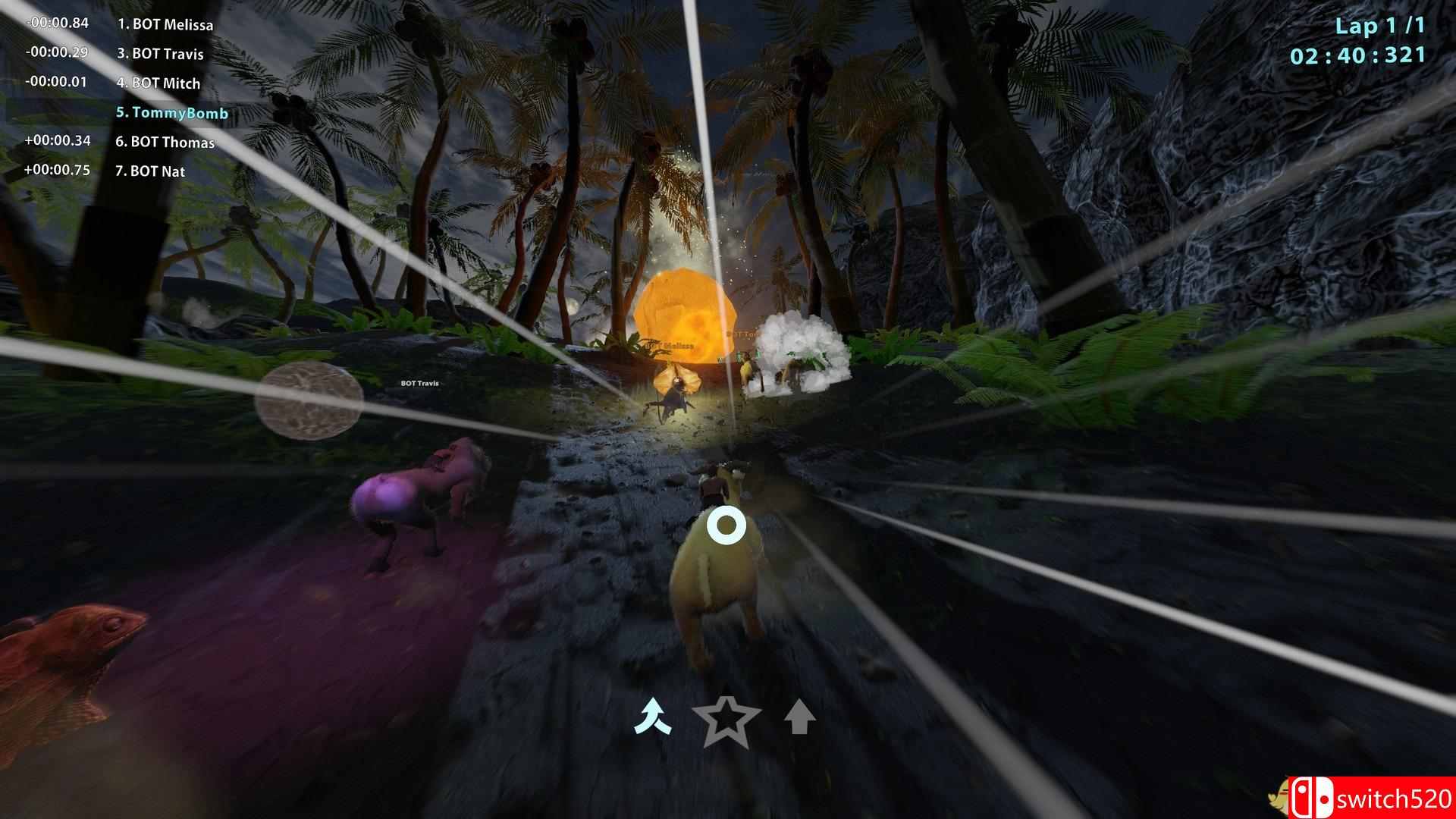The height and width of the screenshot is (819, 1456).
Task: Click the circular target reticle on screen
Action: pos(726,523)
